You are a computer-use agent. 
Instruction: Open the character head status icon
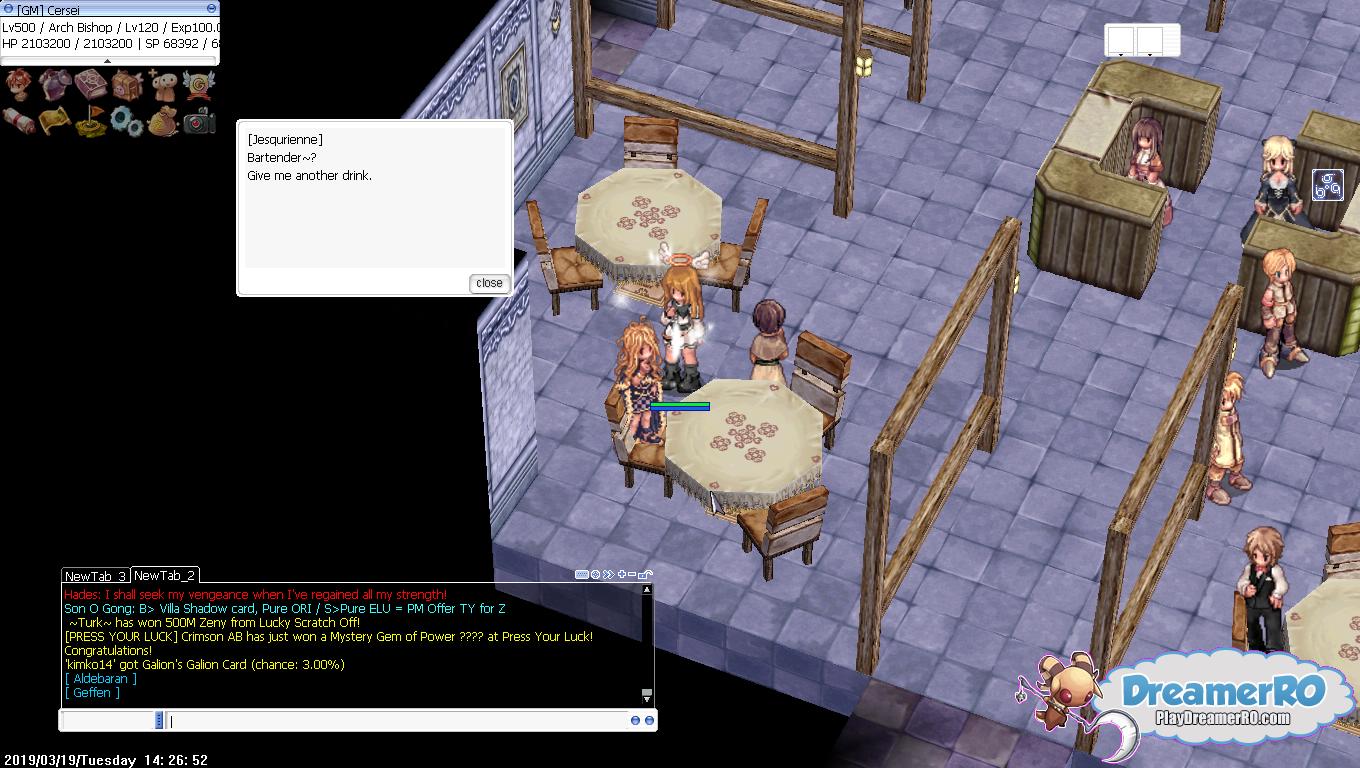tap(19, 86)
